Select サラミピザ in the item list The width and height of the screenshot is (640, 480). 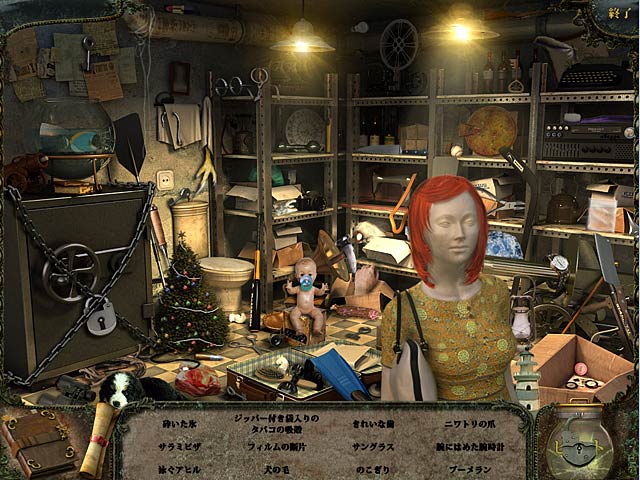click(x=178, y=446)
